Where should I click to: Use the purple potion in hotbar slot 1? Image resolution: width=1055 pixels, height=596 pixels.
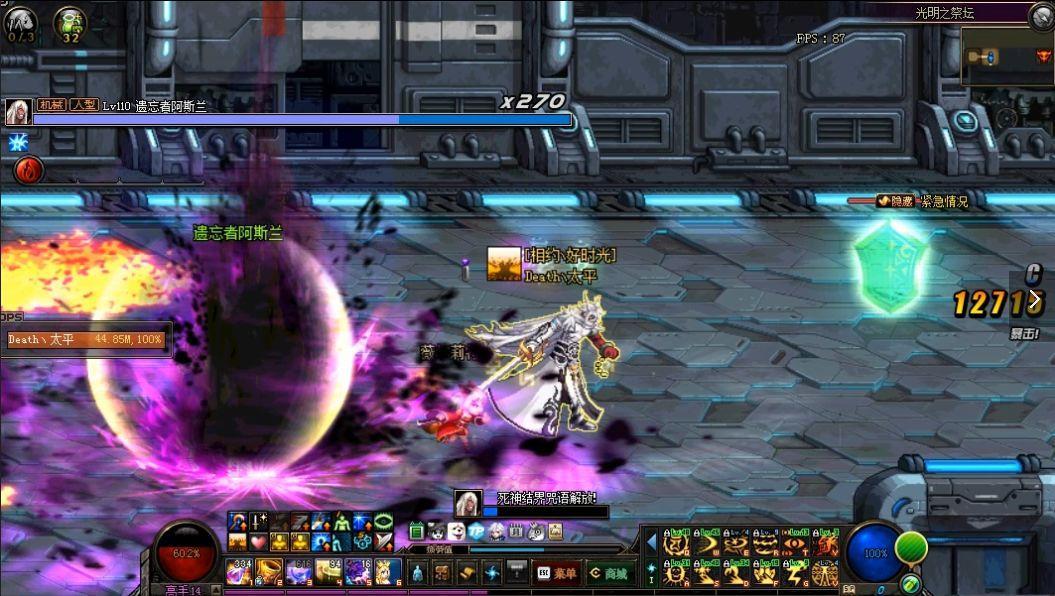(x=240, y=572)
